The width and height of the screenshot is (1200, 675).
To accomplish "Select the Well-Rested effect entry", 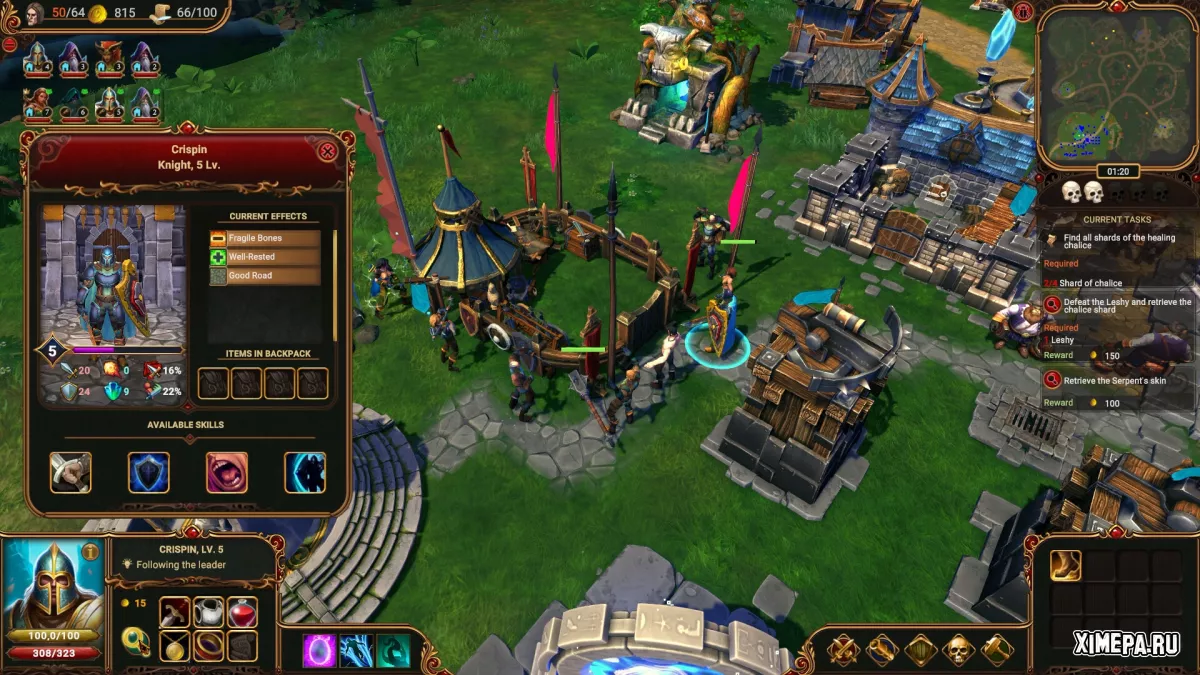I will pyautogui.click(x=265, y=257).
